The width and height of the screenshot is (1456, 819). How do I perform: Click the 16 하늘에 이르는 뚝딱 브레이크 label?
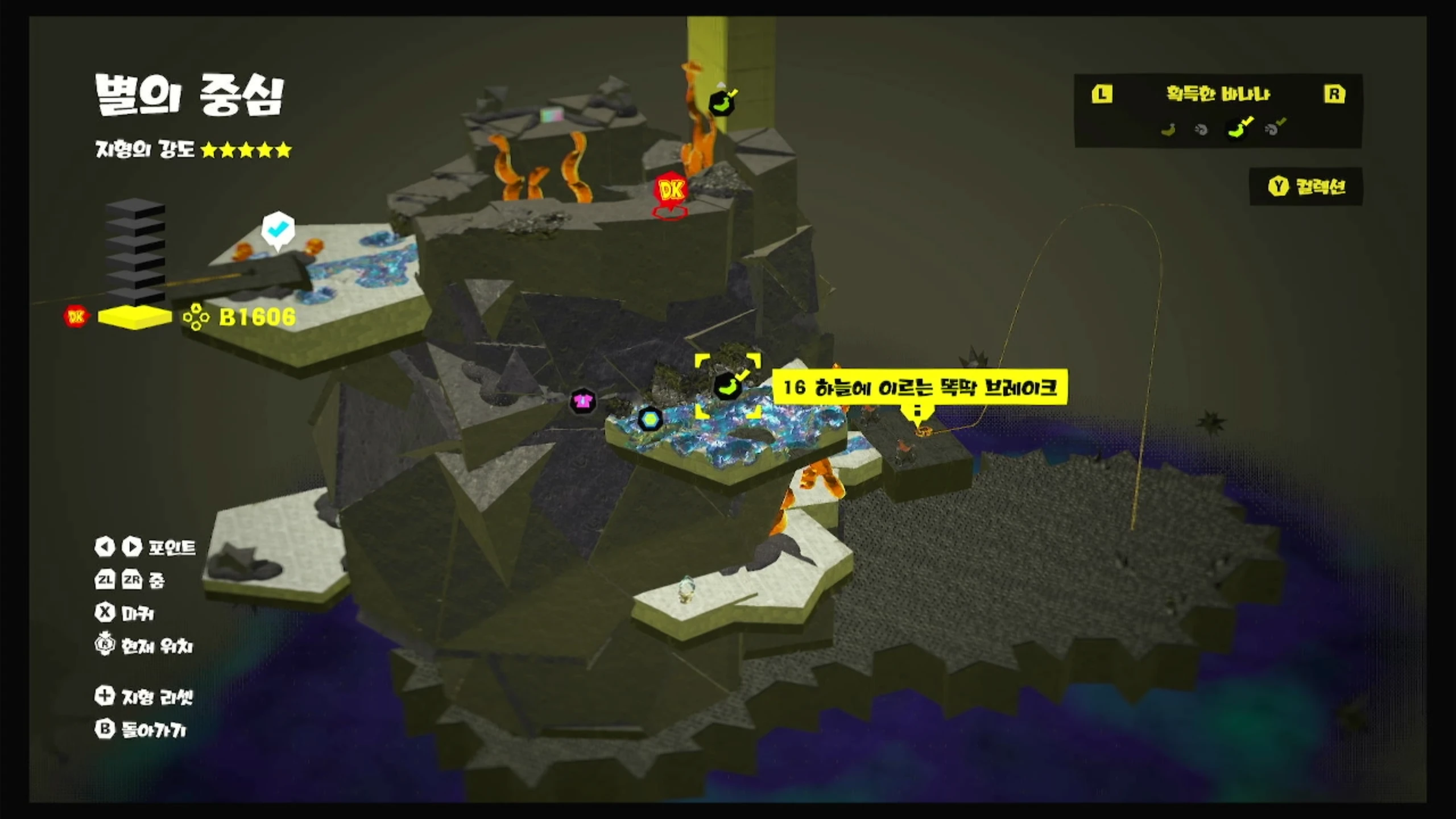[920, 388]
